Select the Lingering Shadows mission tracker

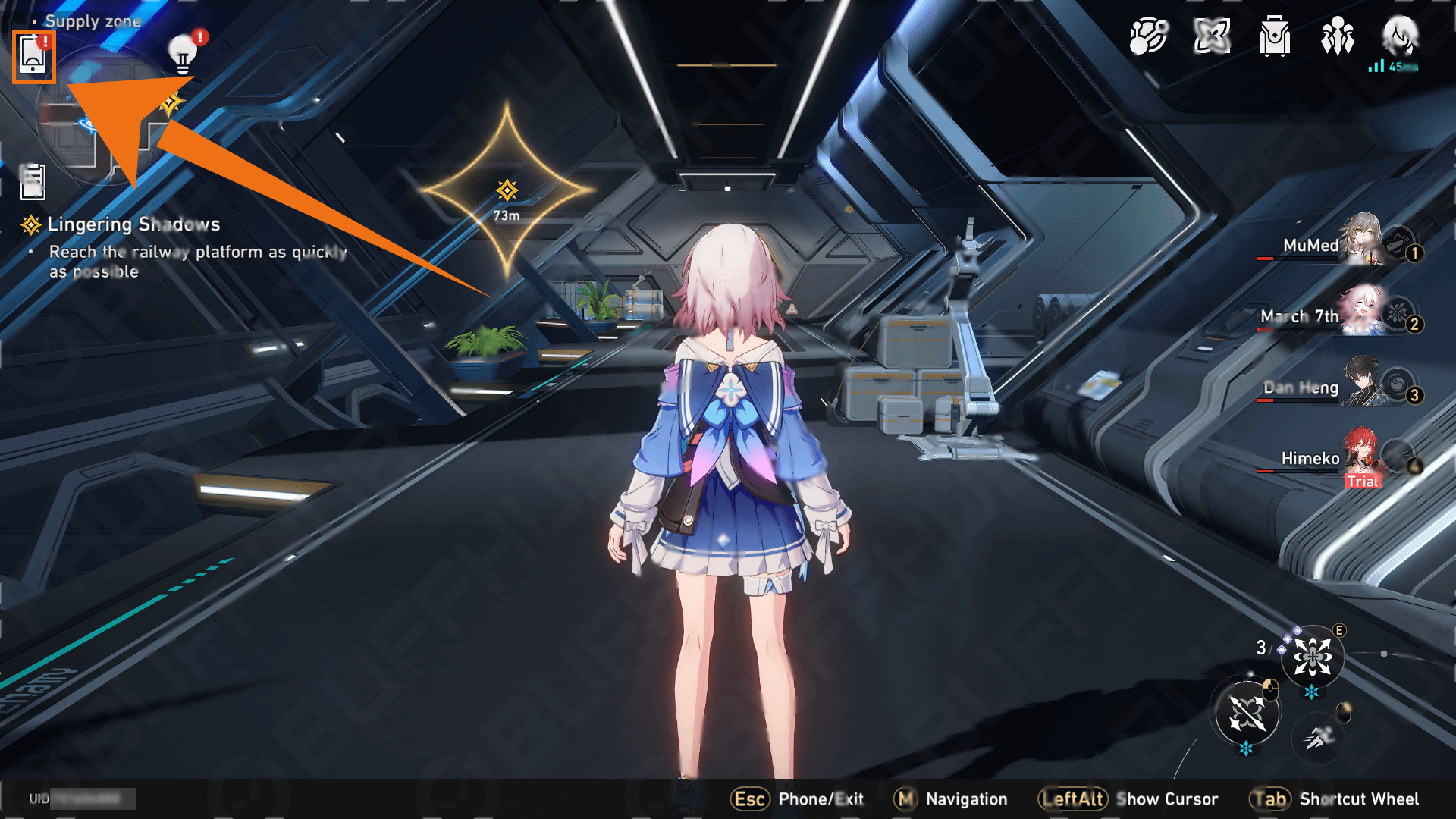click(x=133, y=224)
